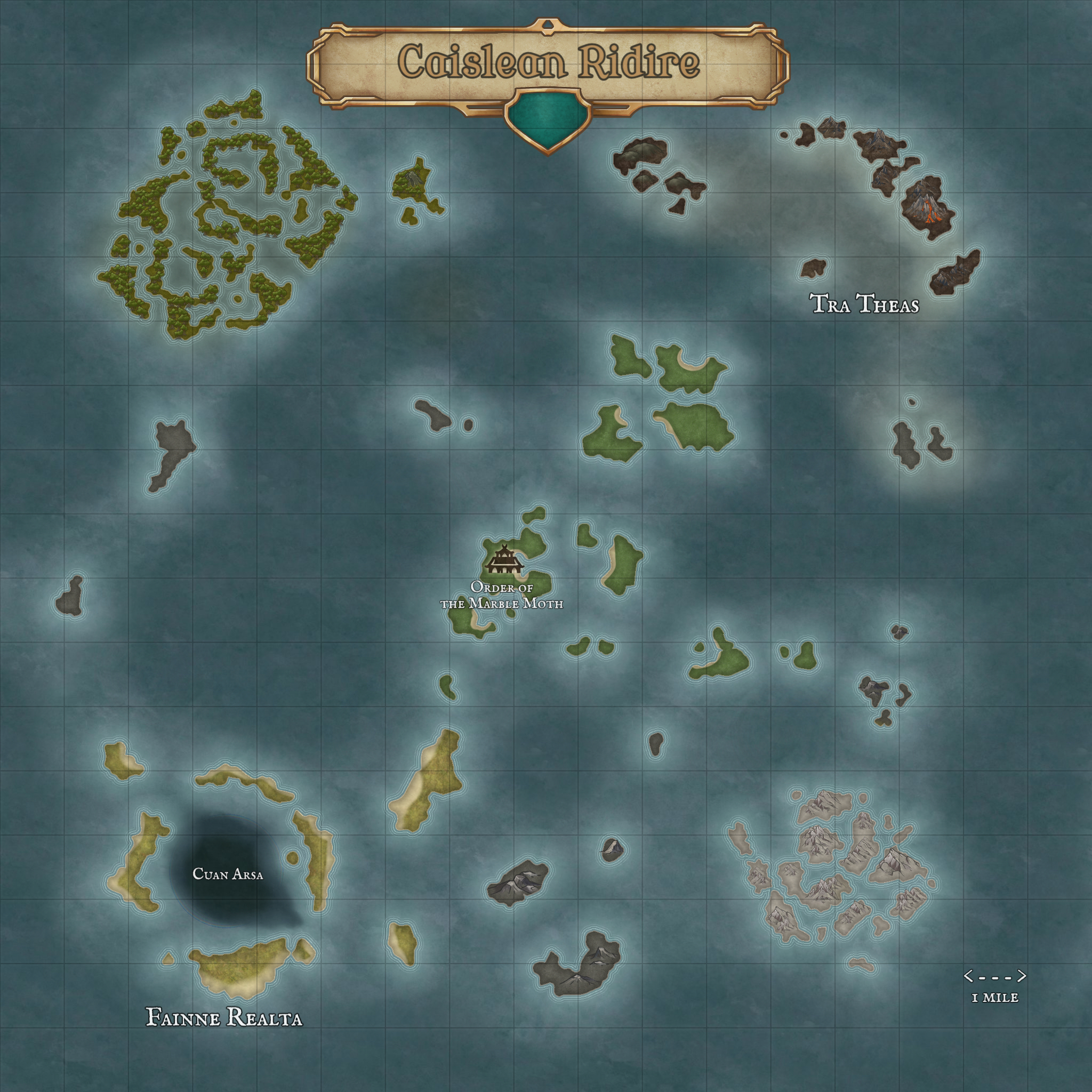Click the Caislean Ridire title banner
Screen dimensions: 1092x1092
[548, 62]
